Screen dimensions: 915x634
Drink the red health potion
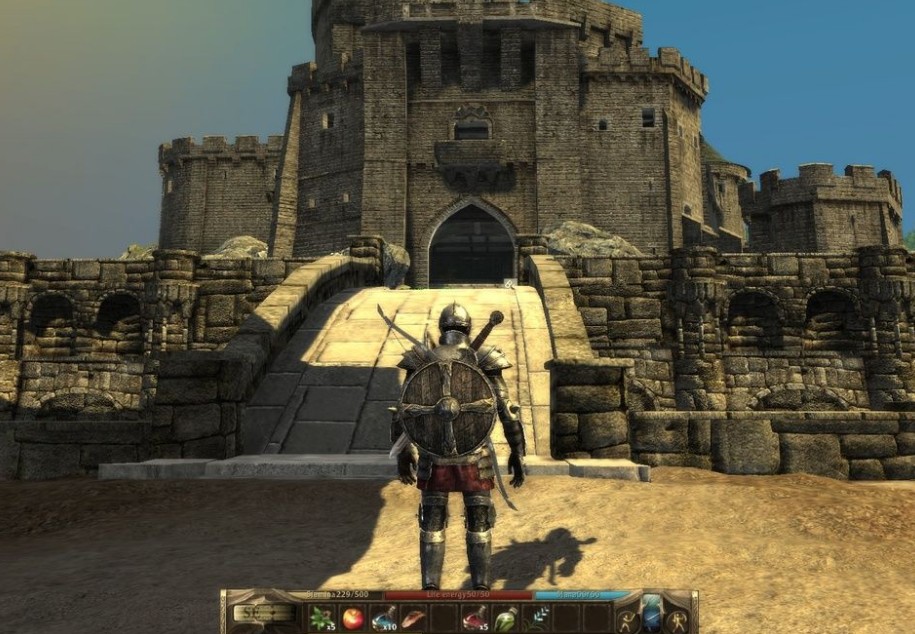pyautogui.click(x=475, y=618)
